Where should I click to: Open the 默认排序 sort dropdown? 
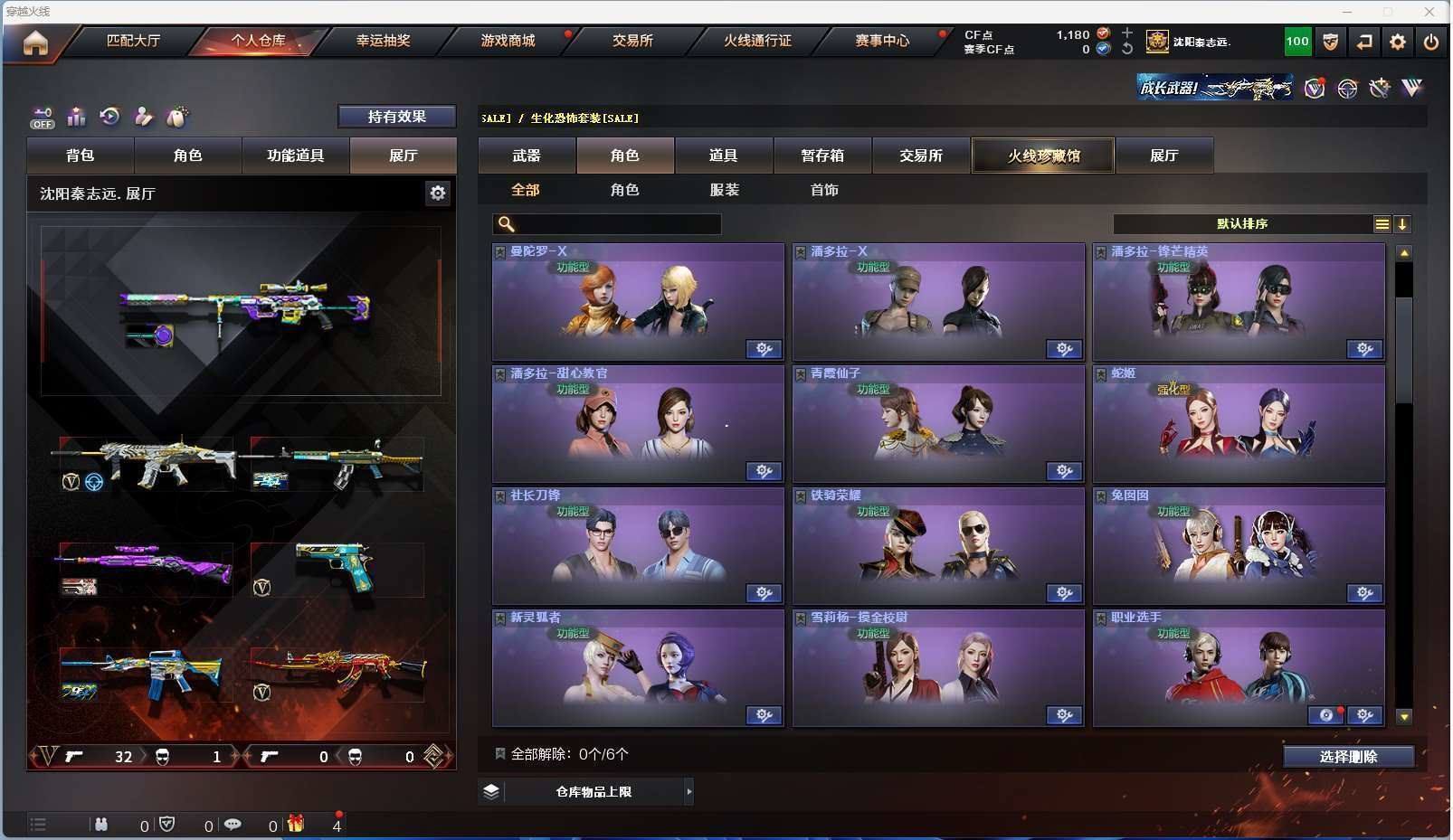point(1242,224)
